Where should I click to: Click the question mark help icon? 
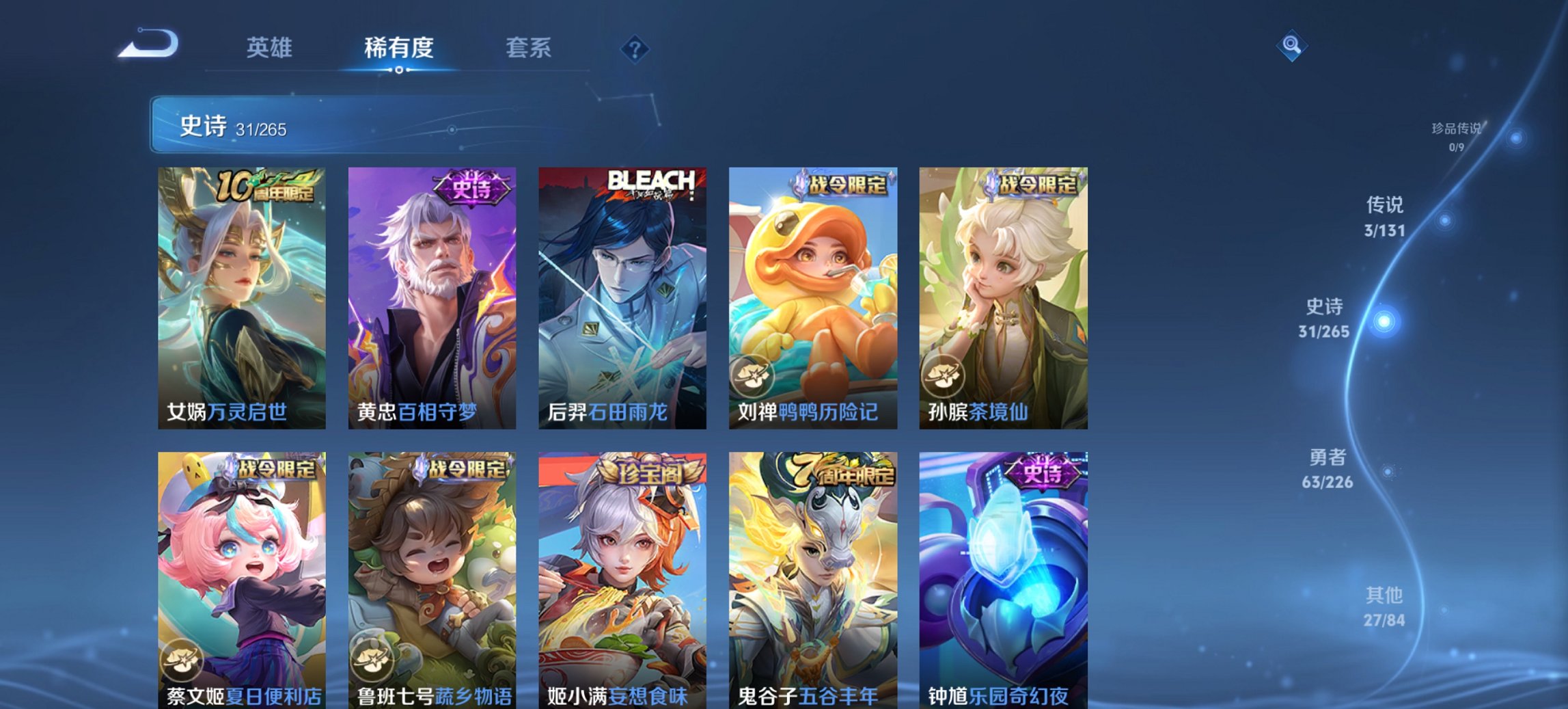click(x=635, y=49)
